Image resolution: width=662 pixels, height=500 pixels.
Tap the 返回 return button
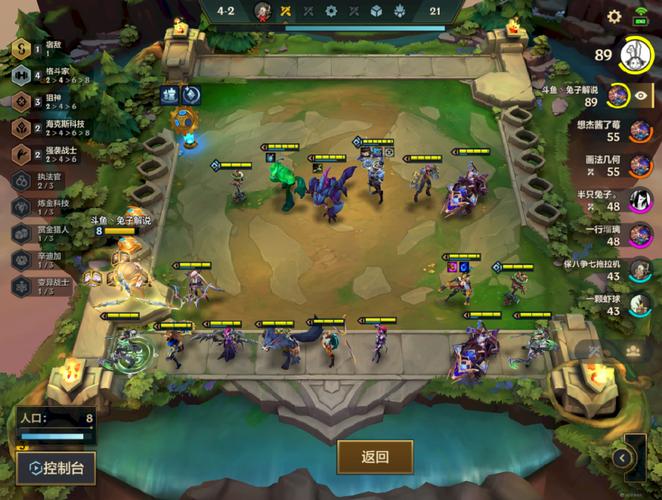click(x=374, y=457)
